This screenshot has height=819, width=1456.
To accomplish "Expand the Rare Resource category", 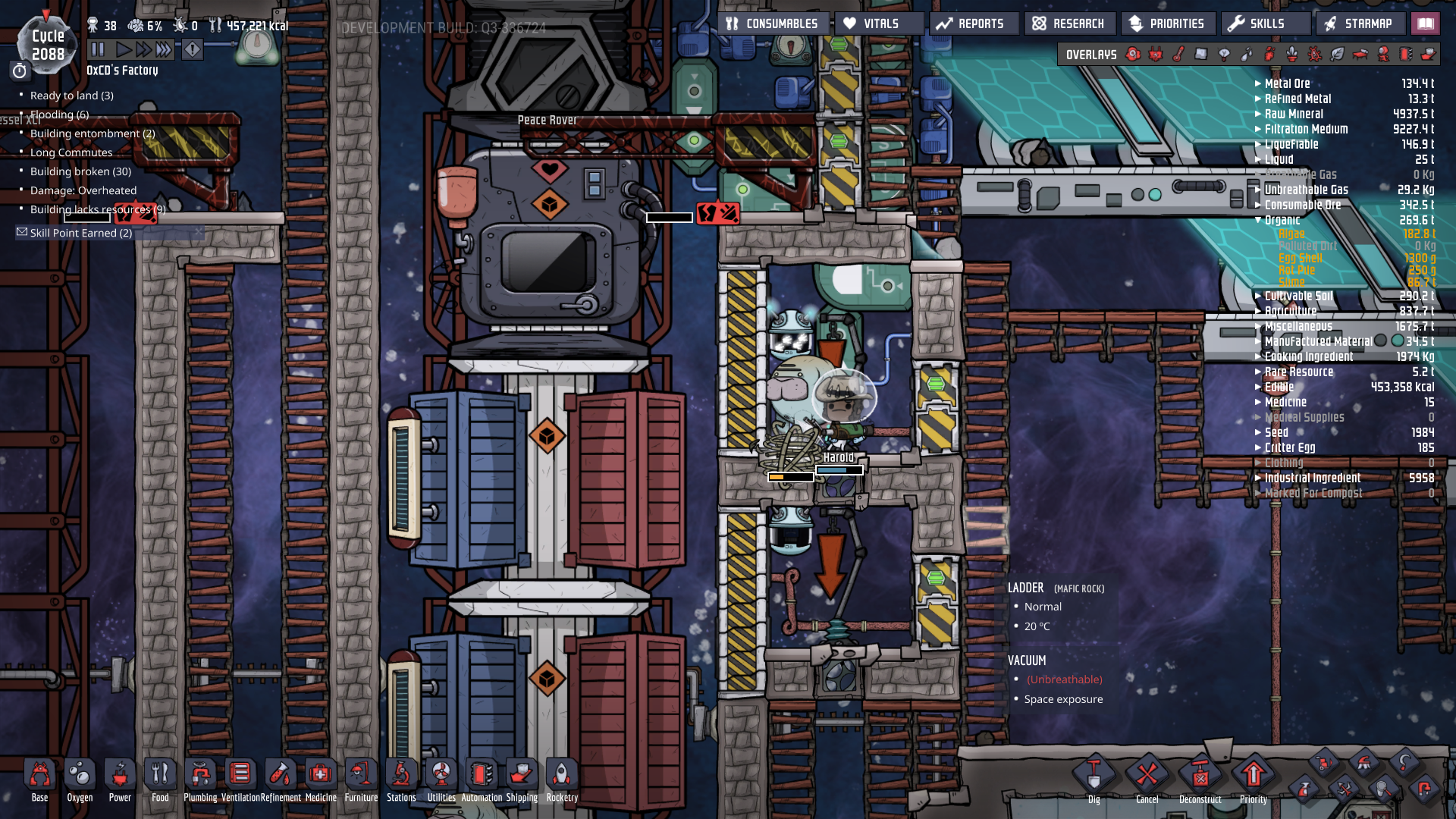I will pos(1259,372).
